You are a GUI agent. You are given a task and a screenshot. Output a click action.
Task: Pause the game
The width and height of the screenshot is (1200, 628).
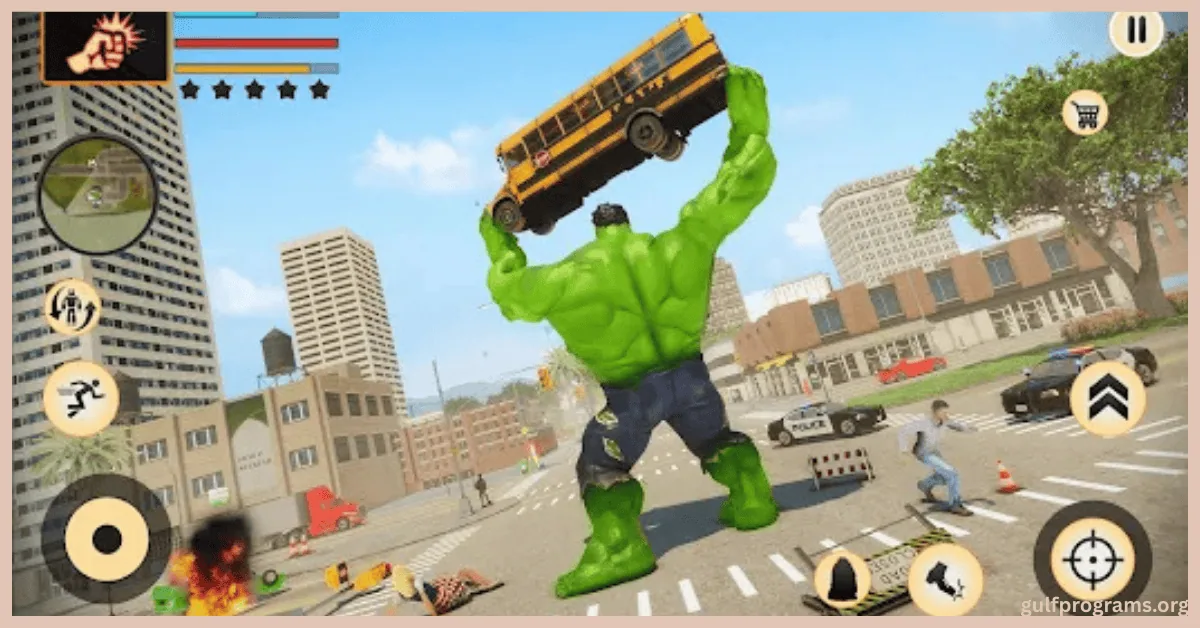tap(1137, 30)
